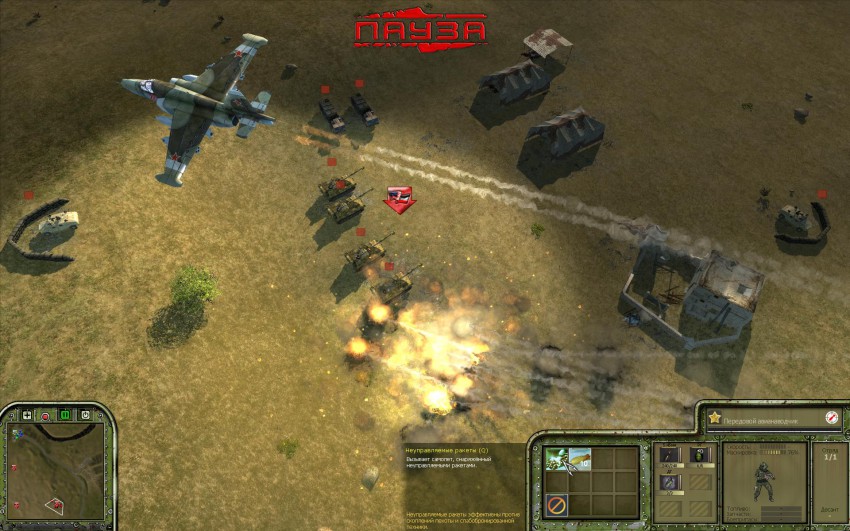Click the gold star rank icon
The image size is (850, 531).
[715, 418]
